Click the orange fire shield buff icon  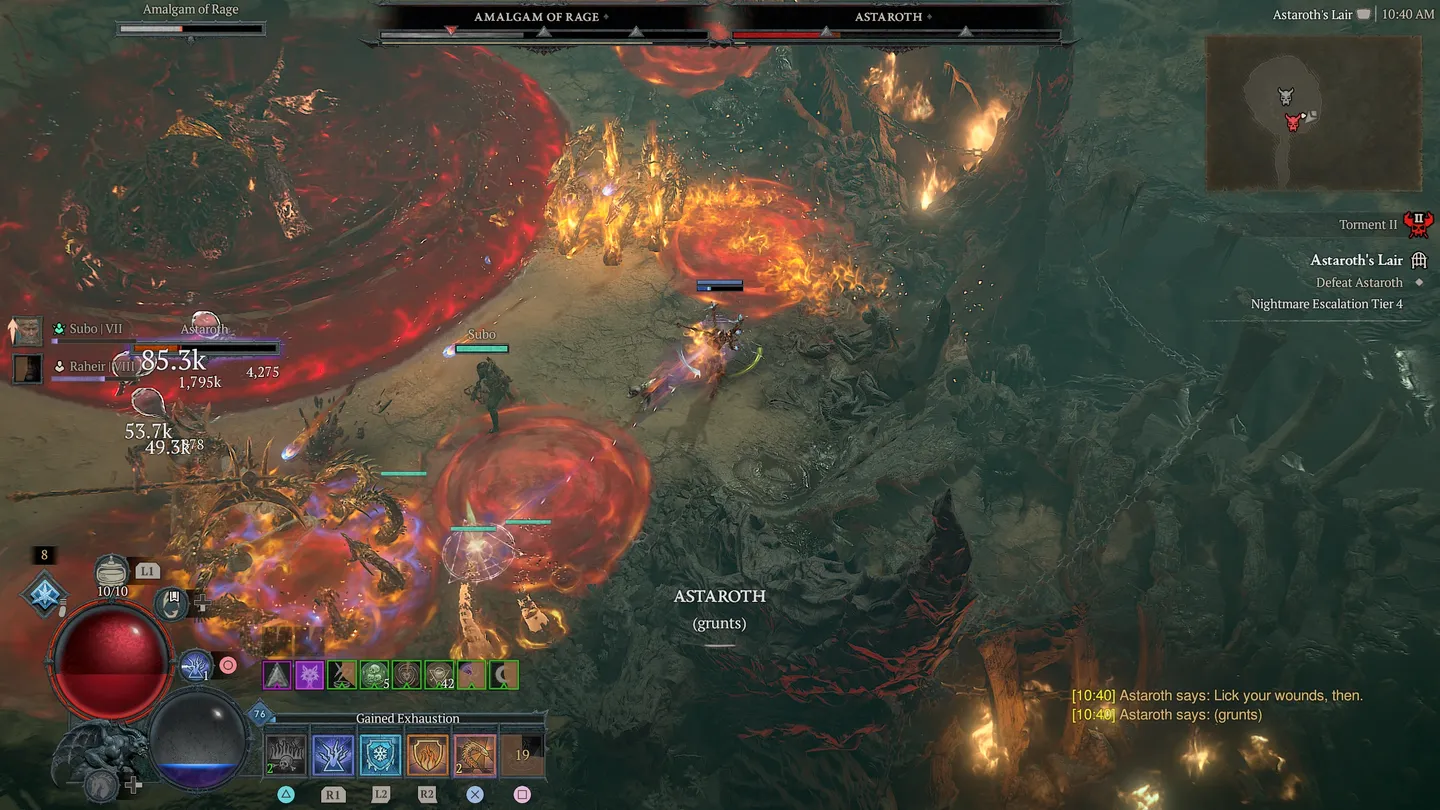point(427,755)
